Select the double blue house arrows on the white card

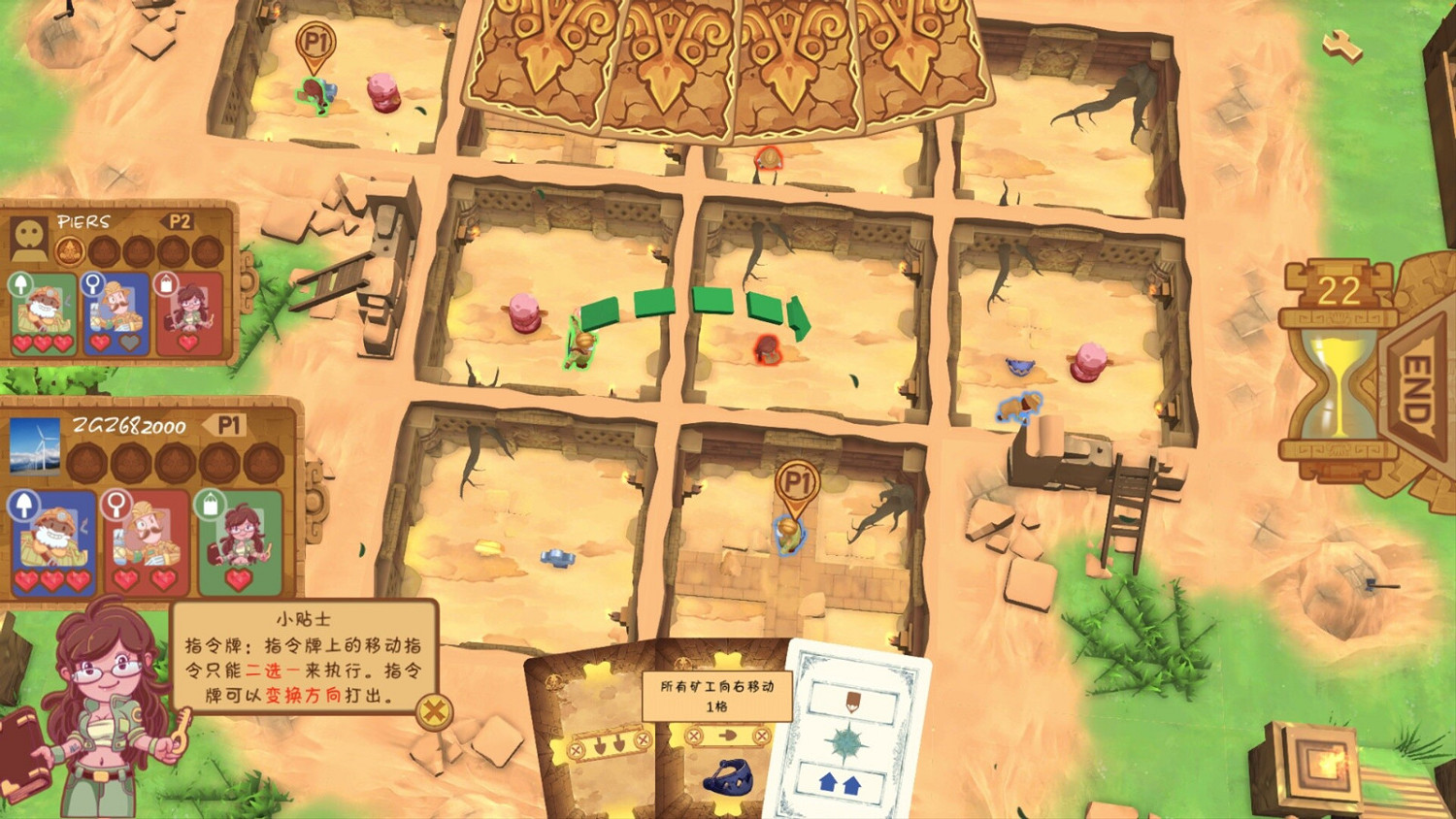843,783
